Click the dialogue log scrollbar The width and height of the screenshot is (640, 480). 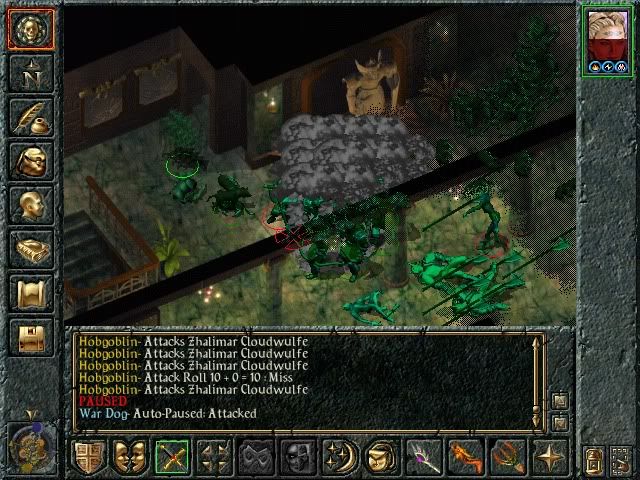pyautogui.click(x=537, y=378)
